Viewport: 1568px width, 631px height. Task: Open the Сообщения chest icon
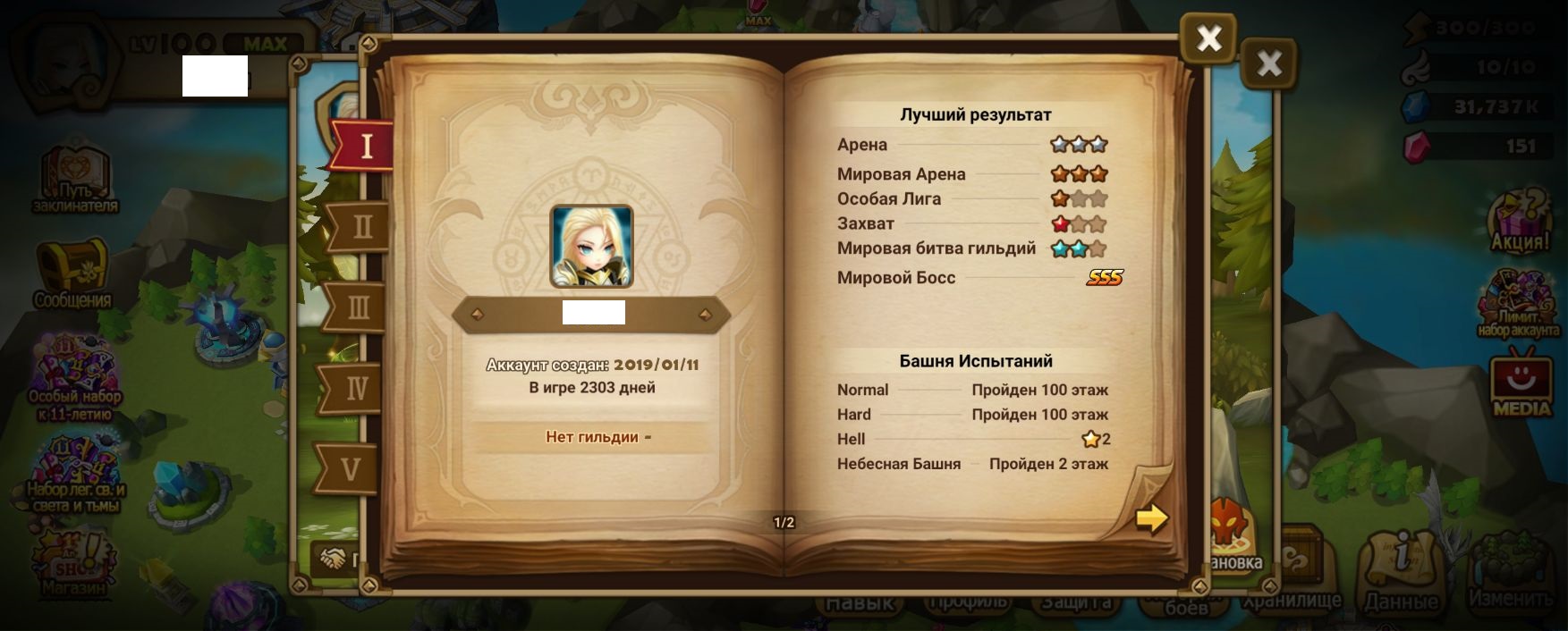[72, 273]
